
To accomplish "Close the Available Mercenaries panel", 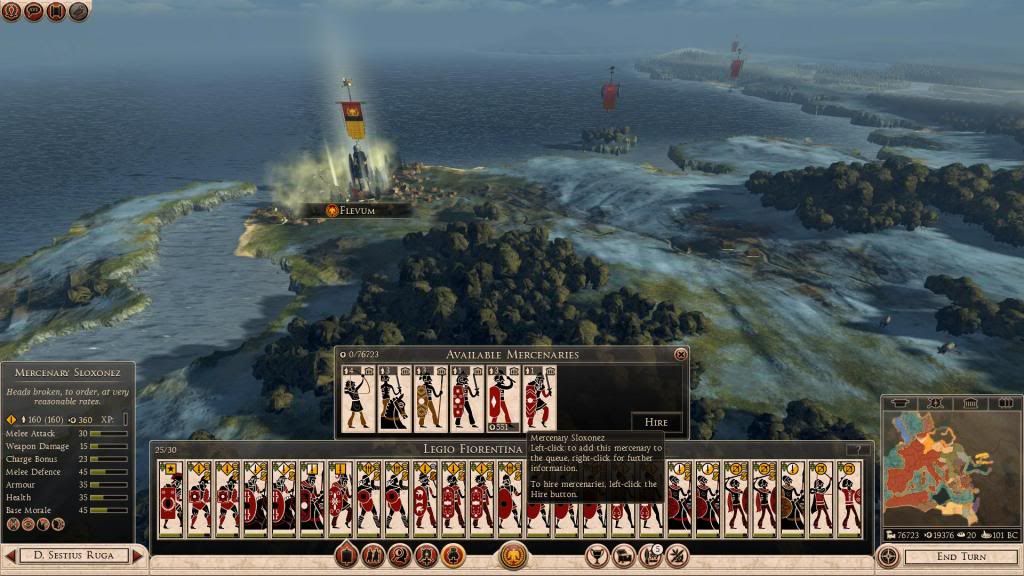I will pos(681,354).
